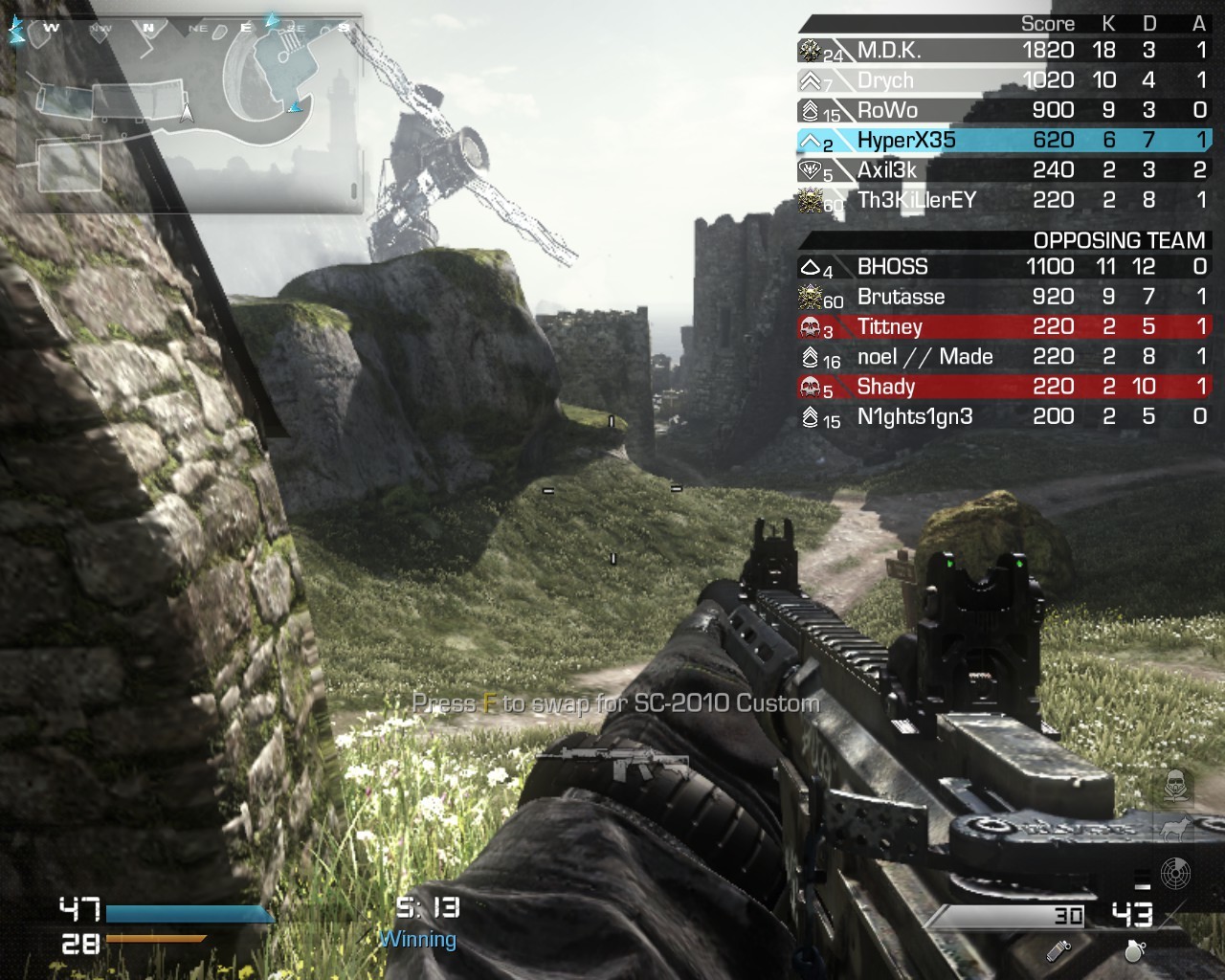This screenshot has height=980, width=1225.
Task: Select the noel // Made row
Action: coord(1004,357)
